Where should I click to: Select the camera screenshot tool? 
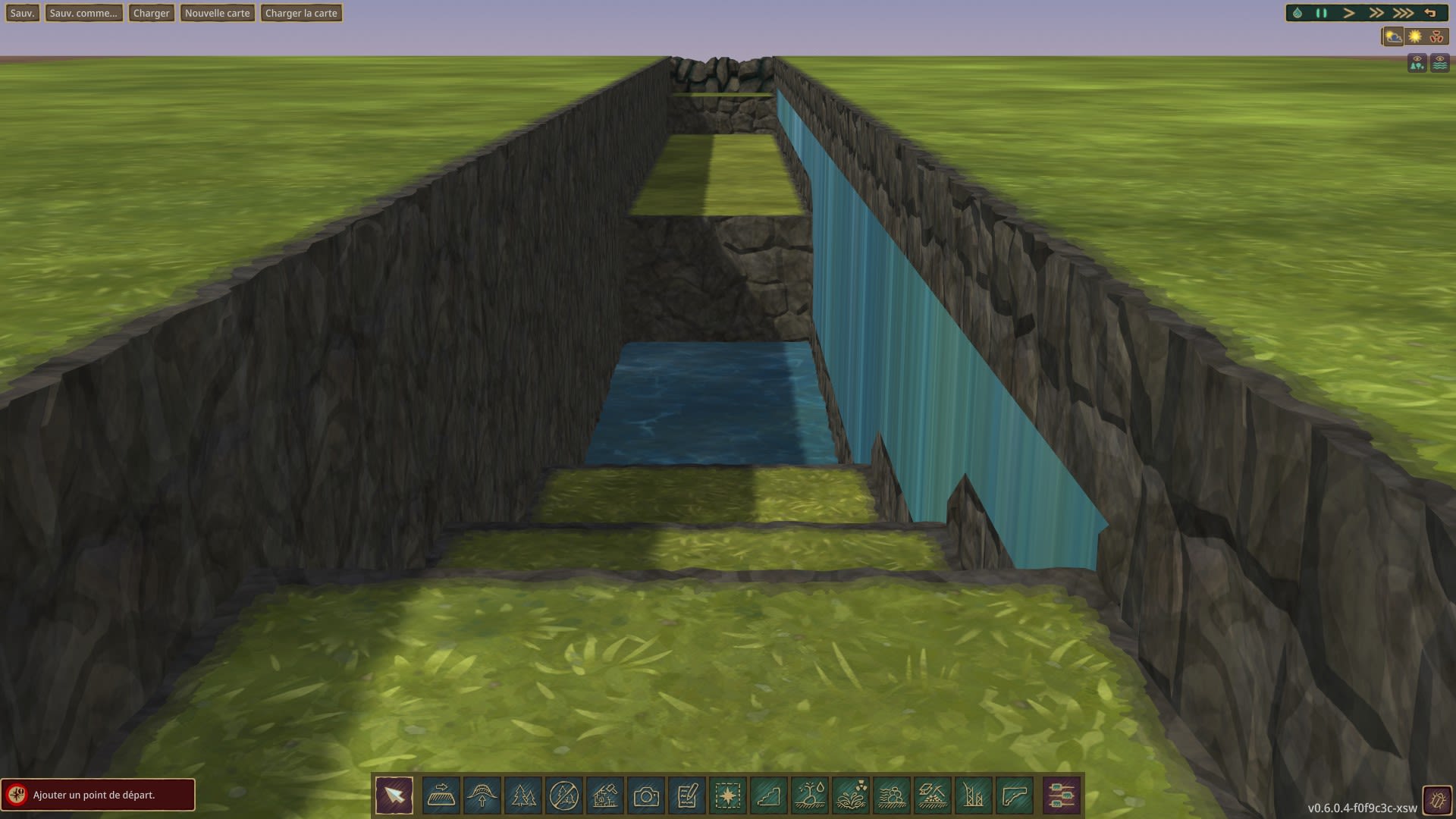(x=646, y=795)
